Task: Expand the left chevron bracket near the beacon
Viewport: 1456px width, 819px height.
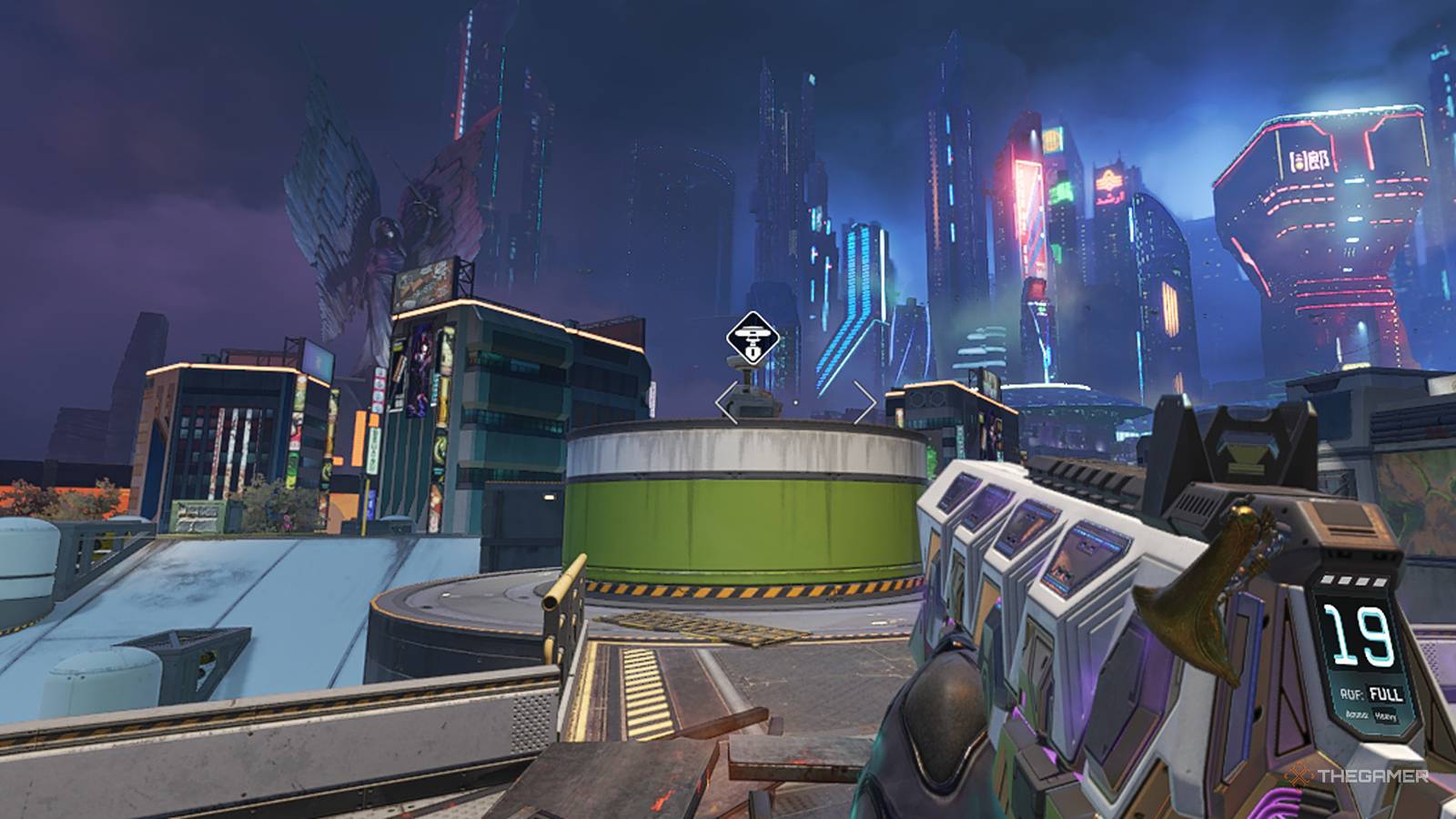Action: (x=726, y=402)
